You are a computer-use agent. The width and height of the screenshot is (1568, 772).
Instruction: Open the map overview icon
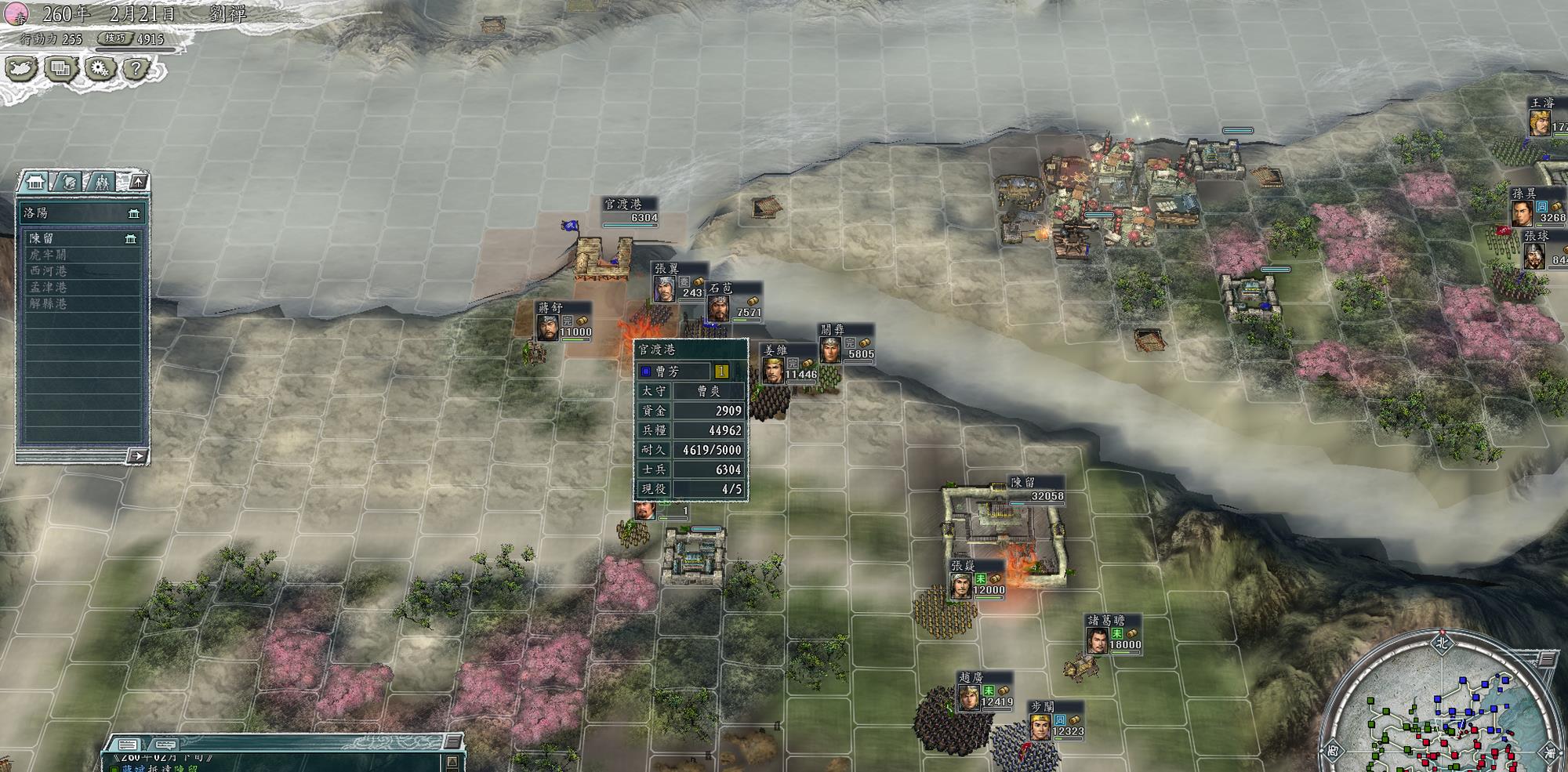21,70
